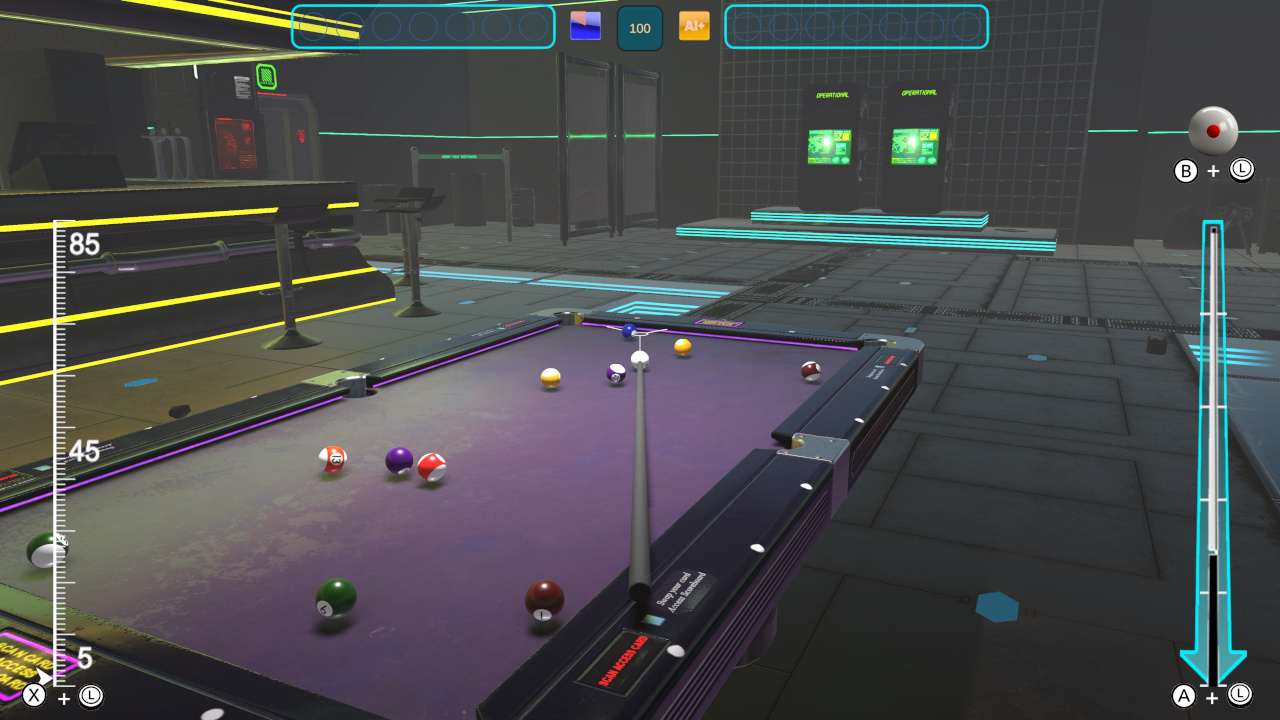1280x720 pixels.
Task: Click the L button prompt beside the spin ball
Action: 1241,171
